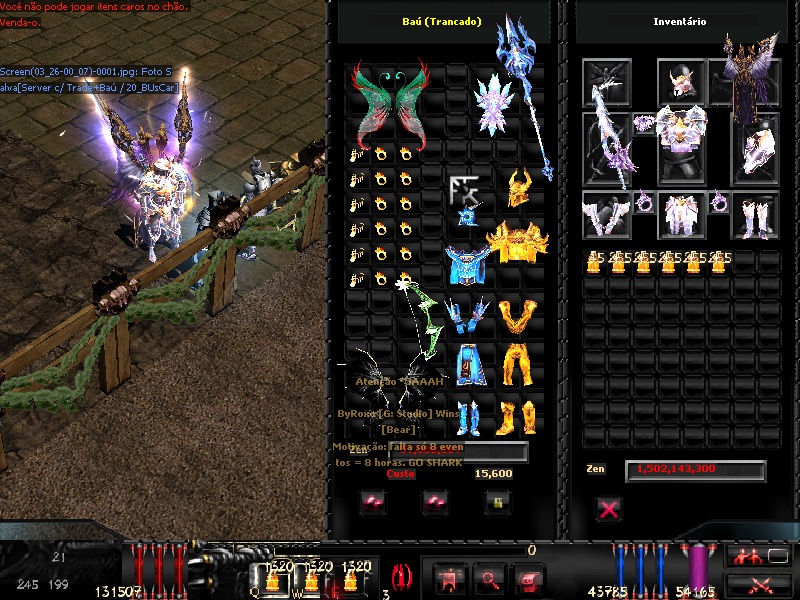Click the magnifying glass button on the bottom bar
Viewport: 800px width, 600px height.
(490, 578)
